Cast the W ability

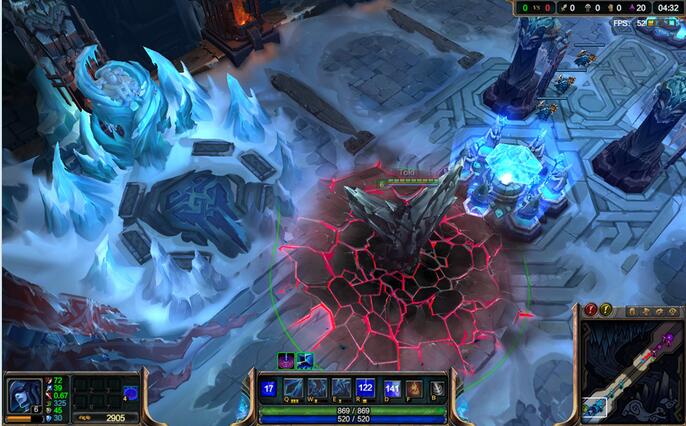(318, 388)
